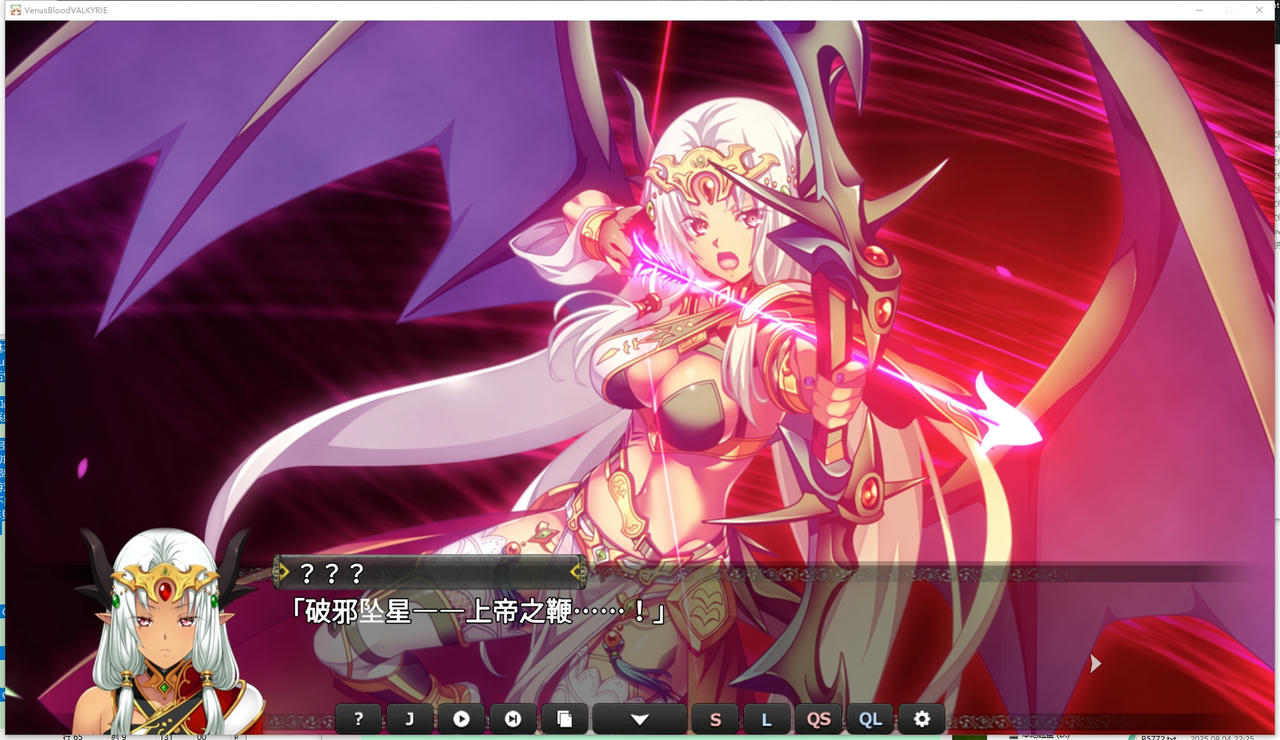Open the save screen via the S icon
This screenshot has width=1280, height=740.
[x=715, y=718]
